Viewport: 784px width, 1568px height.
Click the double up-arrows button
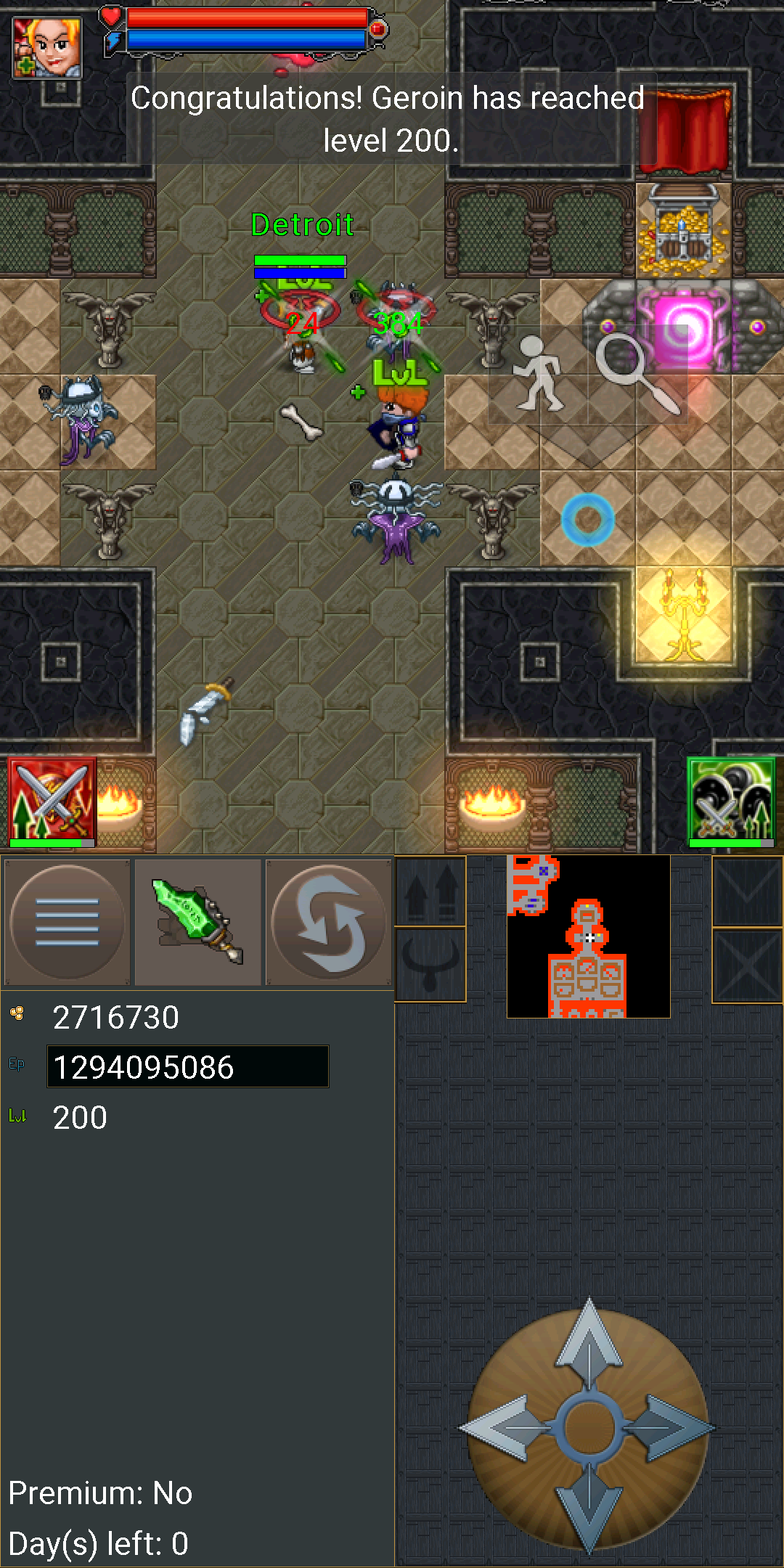coord(430,891)
